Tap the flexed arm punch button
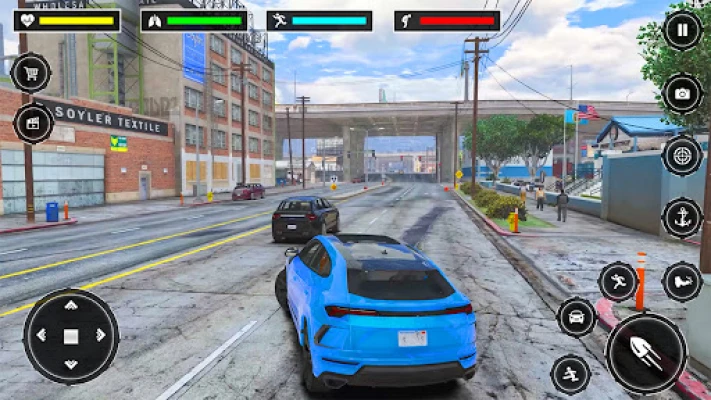The image size is (711, 400). pos(682,282)
